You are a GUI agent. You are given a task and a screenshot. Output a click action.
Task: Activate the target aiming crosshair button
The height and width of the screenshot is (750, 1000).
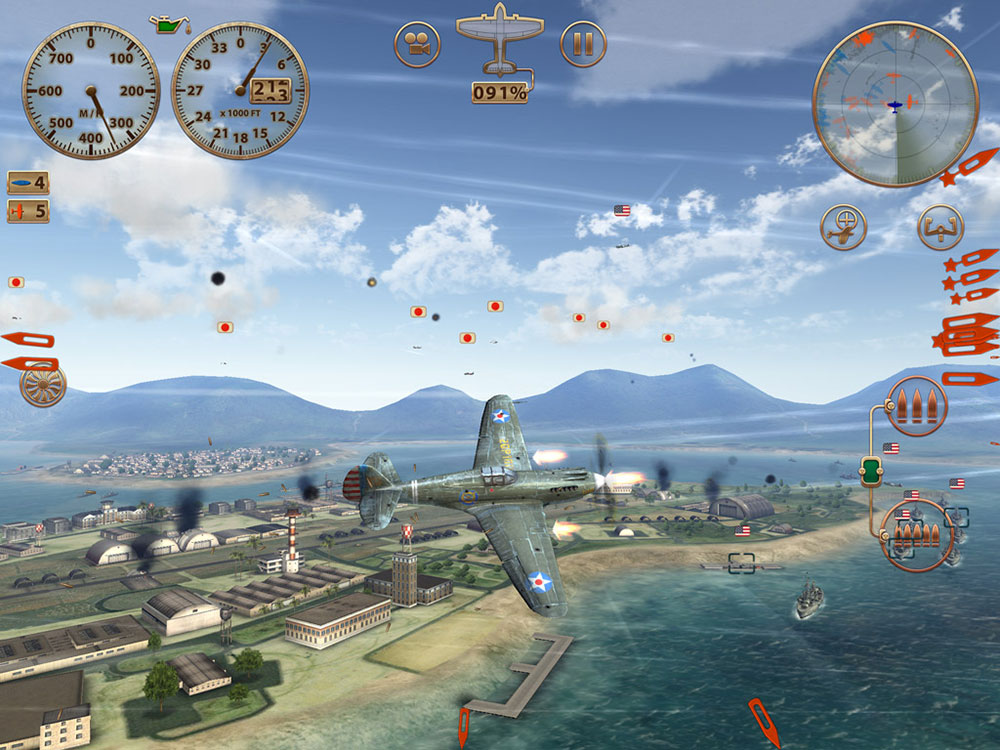point(843,227)
